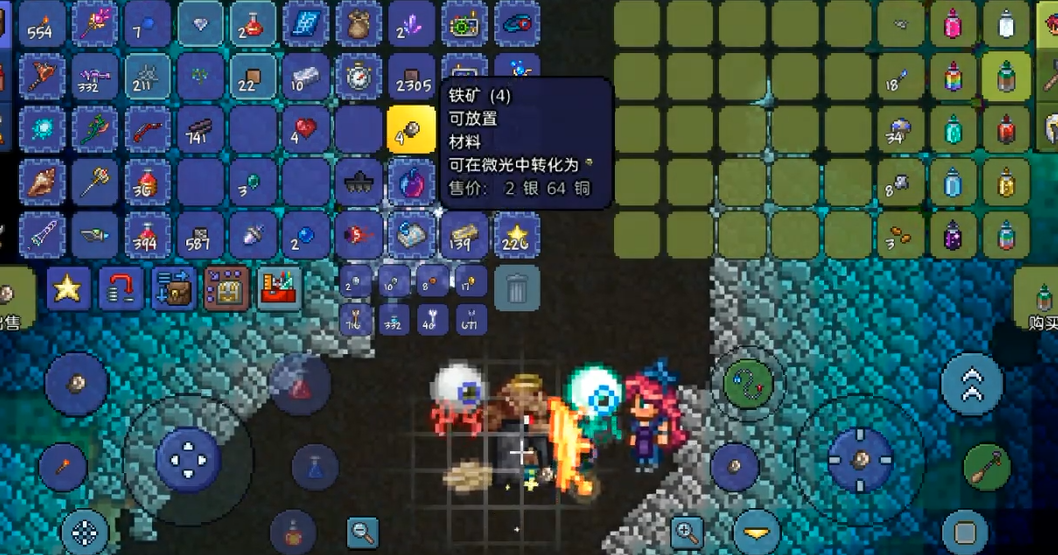Tap the jump double-arrow button

tap(972, 385)
